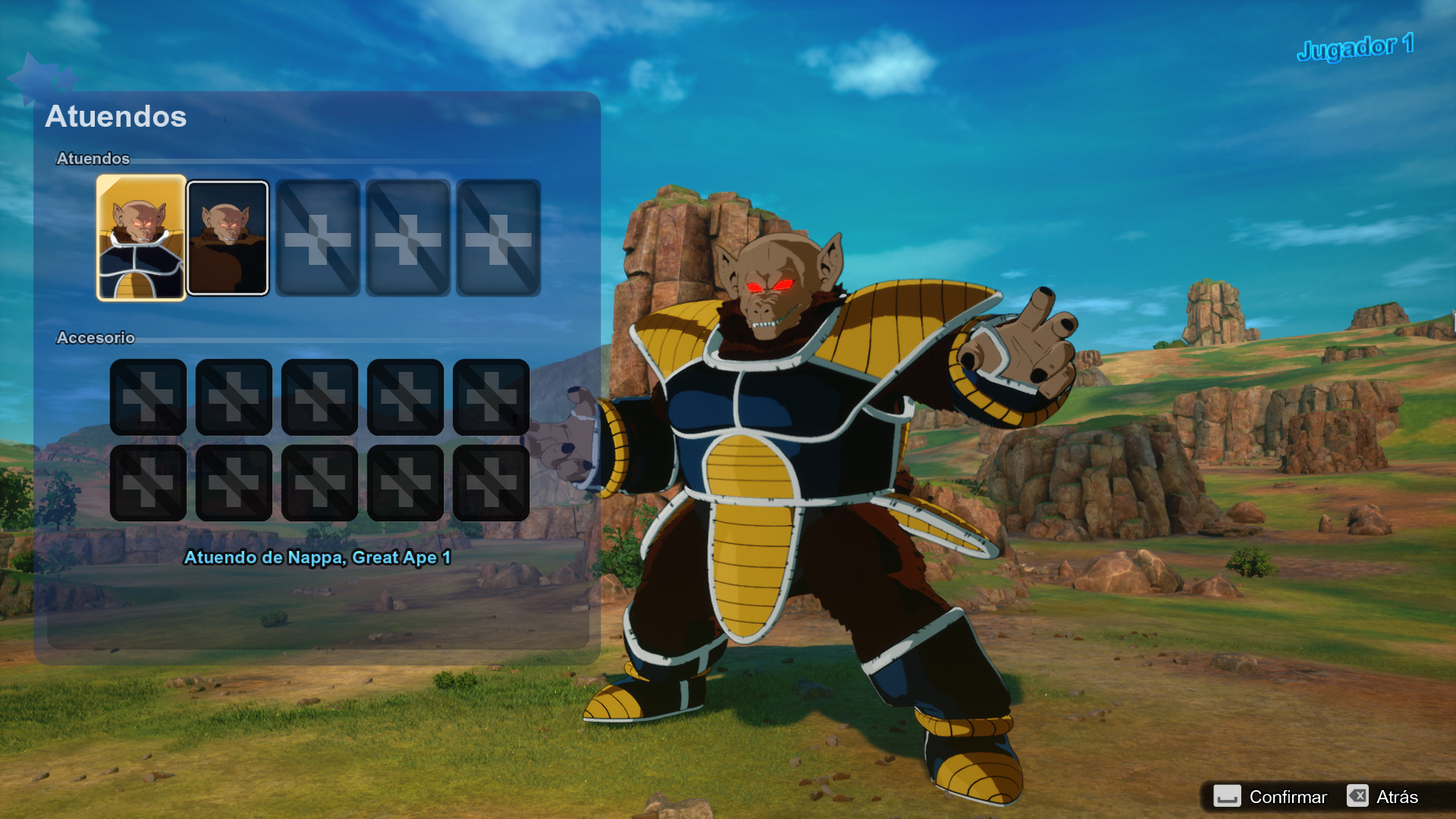1456x819 pixels.
Task: Select the first empty accessory slot
Action: pos(149,396)
